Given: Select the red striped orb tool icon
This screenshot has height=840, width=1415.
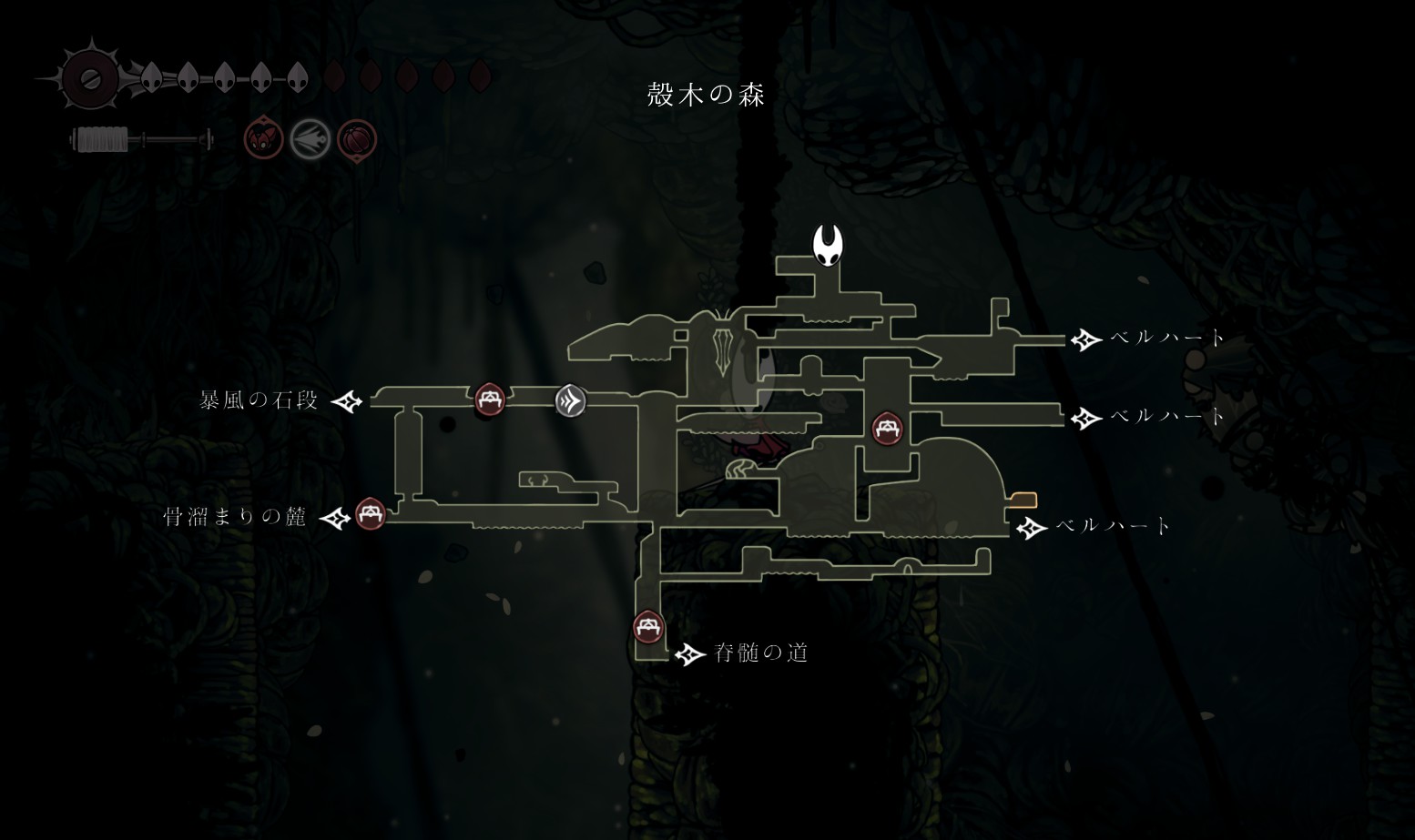Looking at the screenshot, I should [x=357, y=140].
